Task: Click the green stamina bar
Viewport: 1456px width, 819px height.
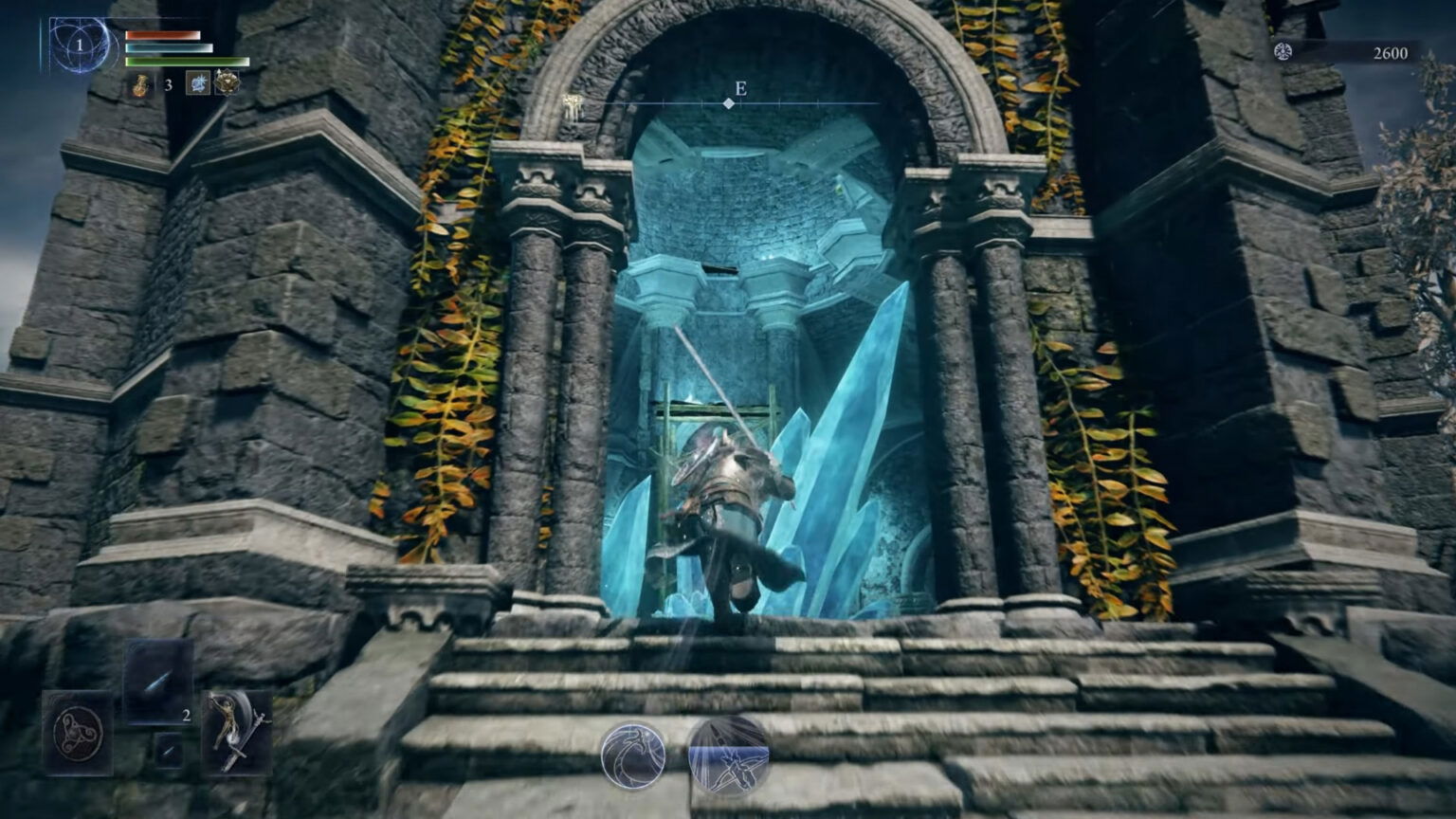Action: [x=188, y=62]
